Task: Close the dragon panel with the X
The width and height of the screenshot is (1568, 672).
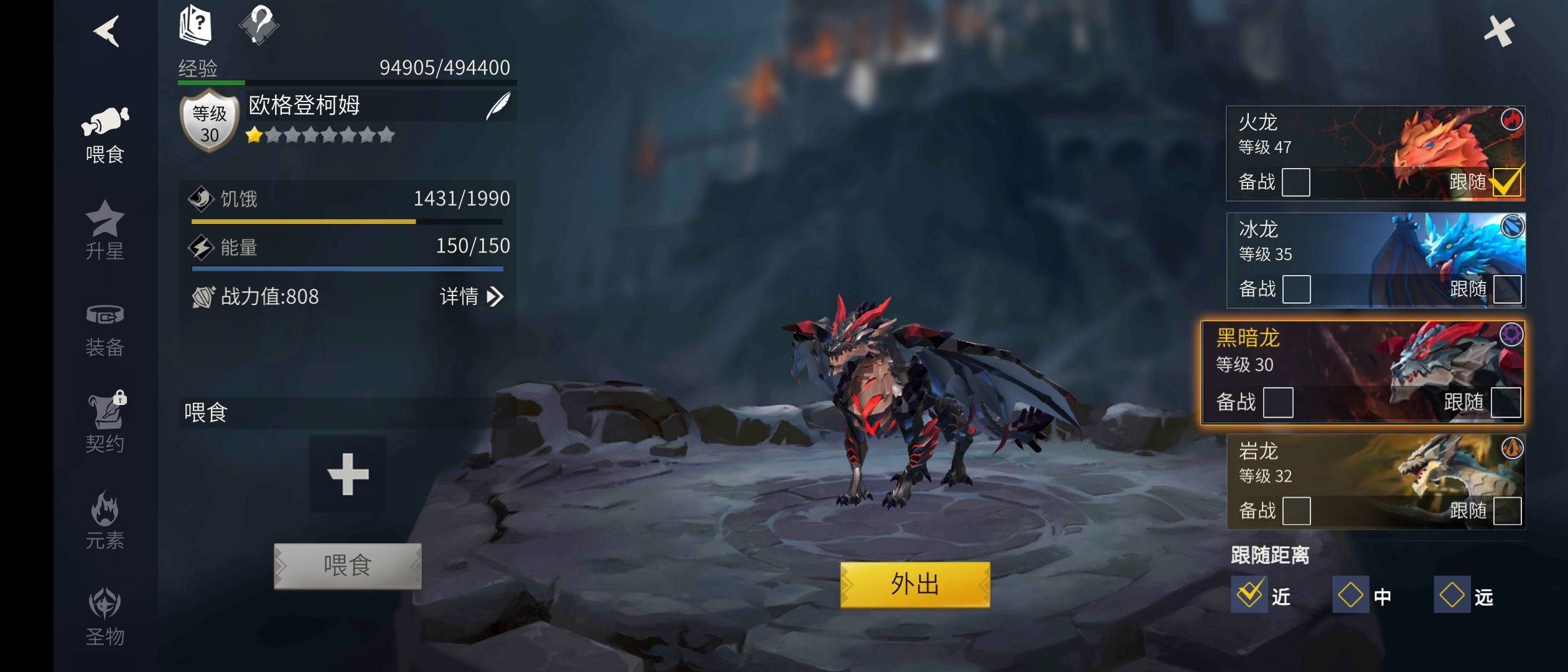Action: coord(1499,31)
